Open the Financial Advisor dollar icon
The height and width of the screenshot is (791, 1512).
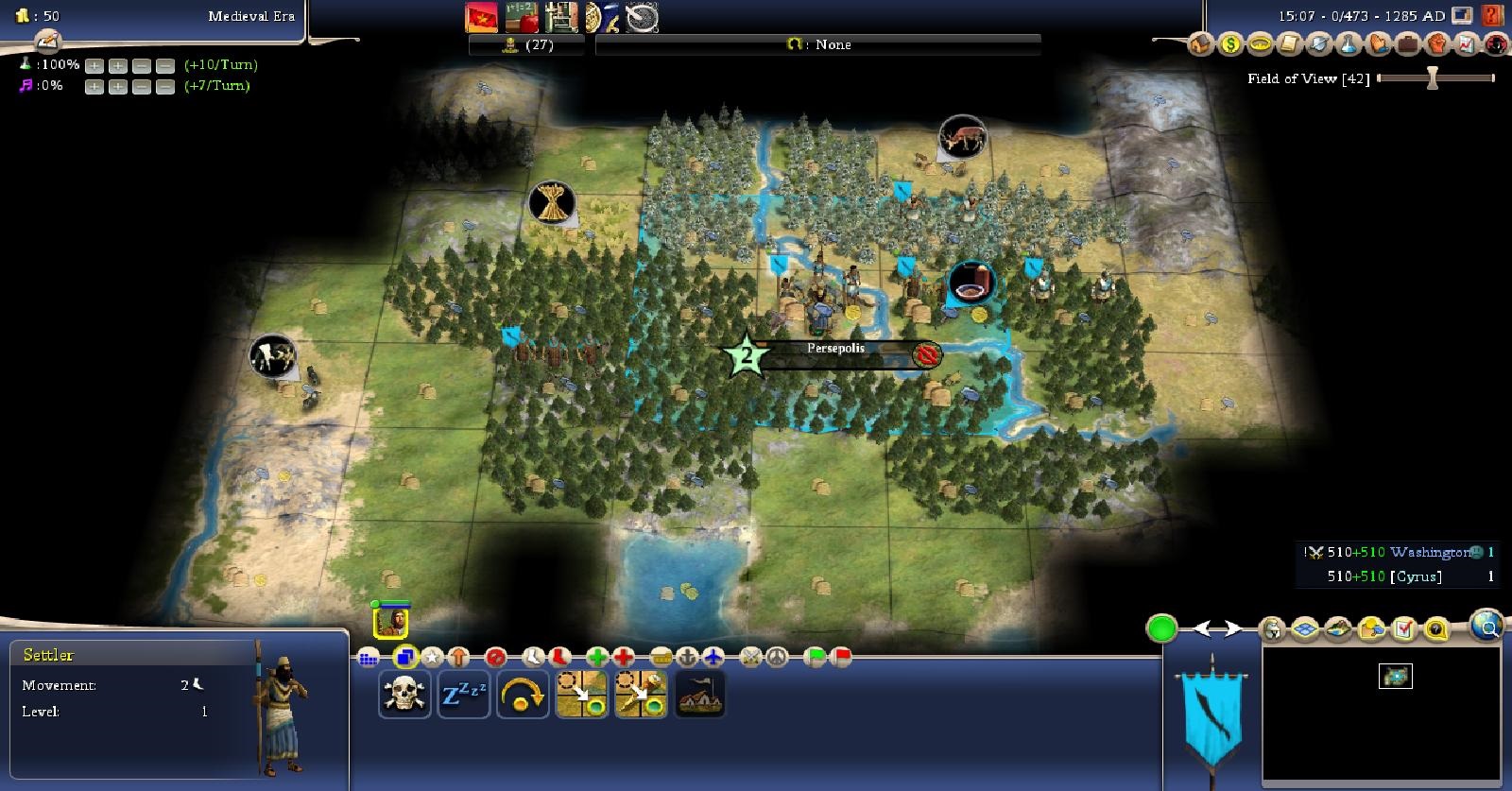pos(1229,43)
